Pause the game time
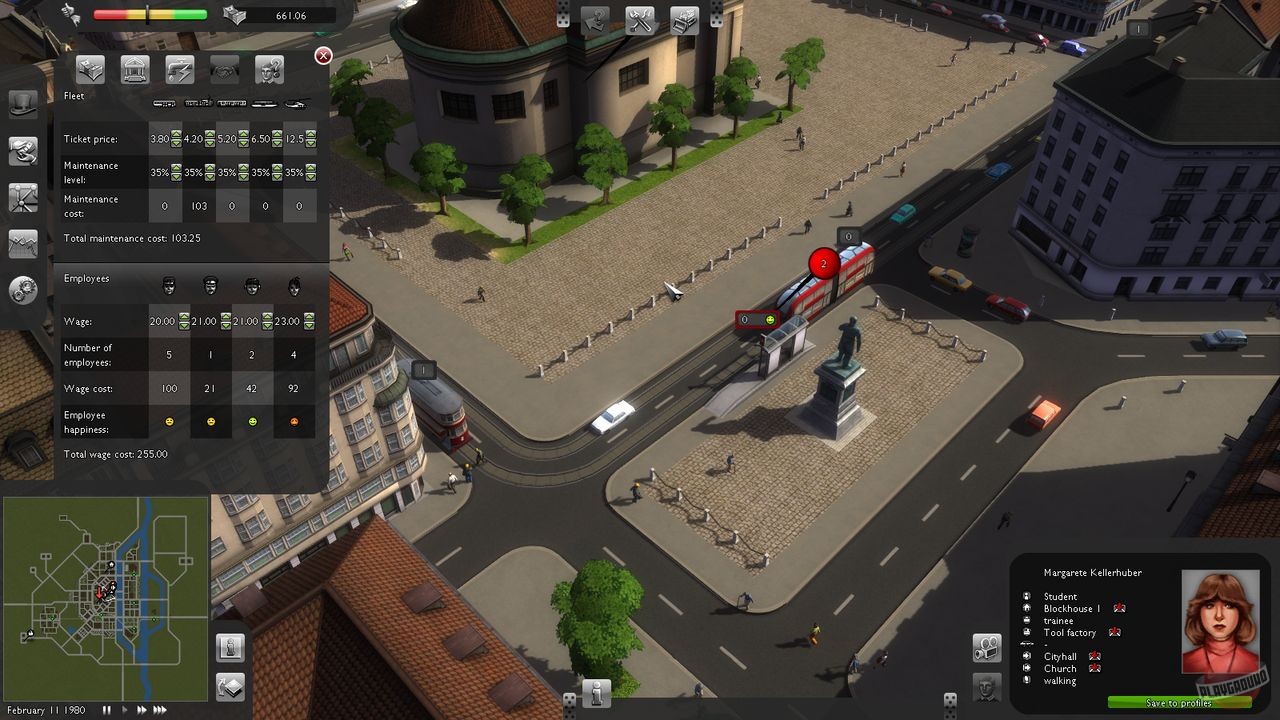Viewport: 1280px width, 720px height. point(107,710)
